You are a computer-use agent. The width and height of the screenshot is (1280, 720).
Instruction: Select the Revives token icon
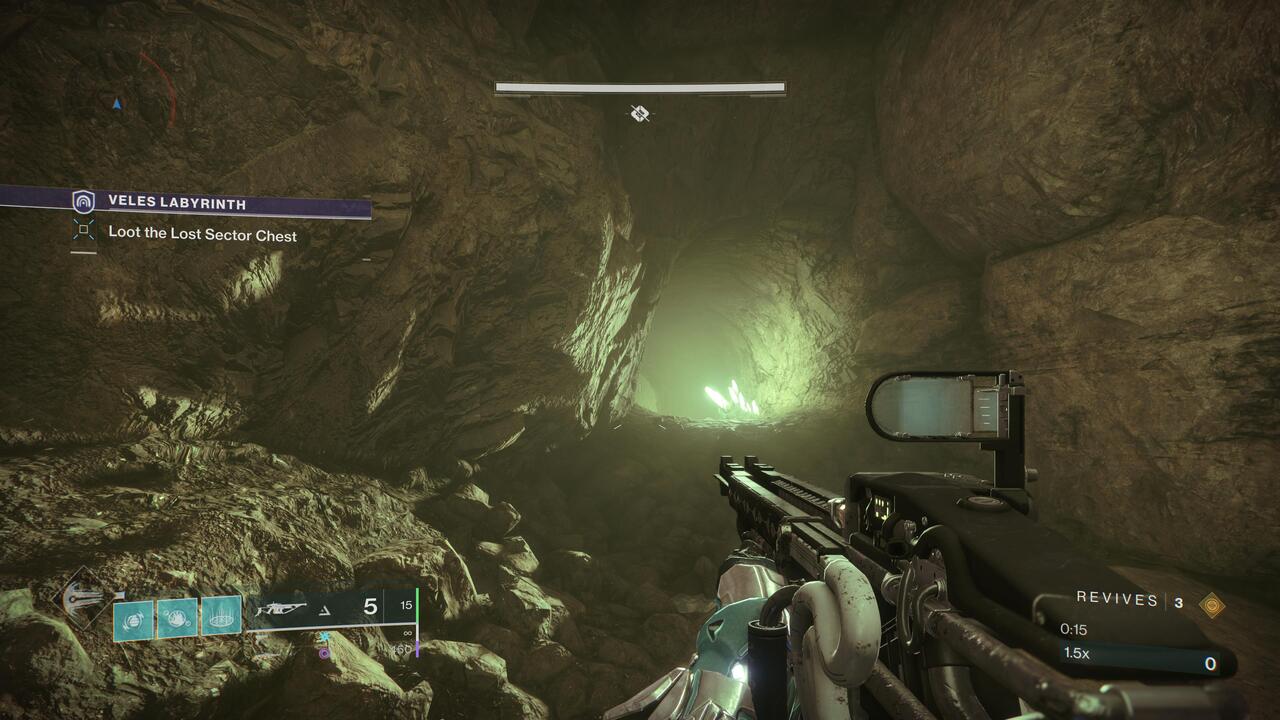tap(1212, 602)
